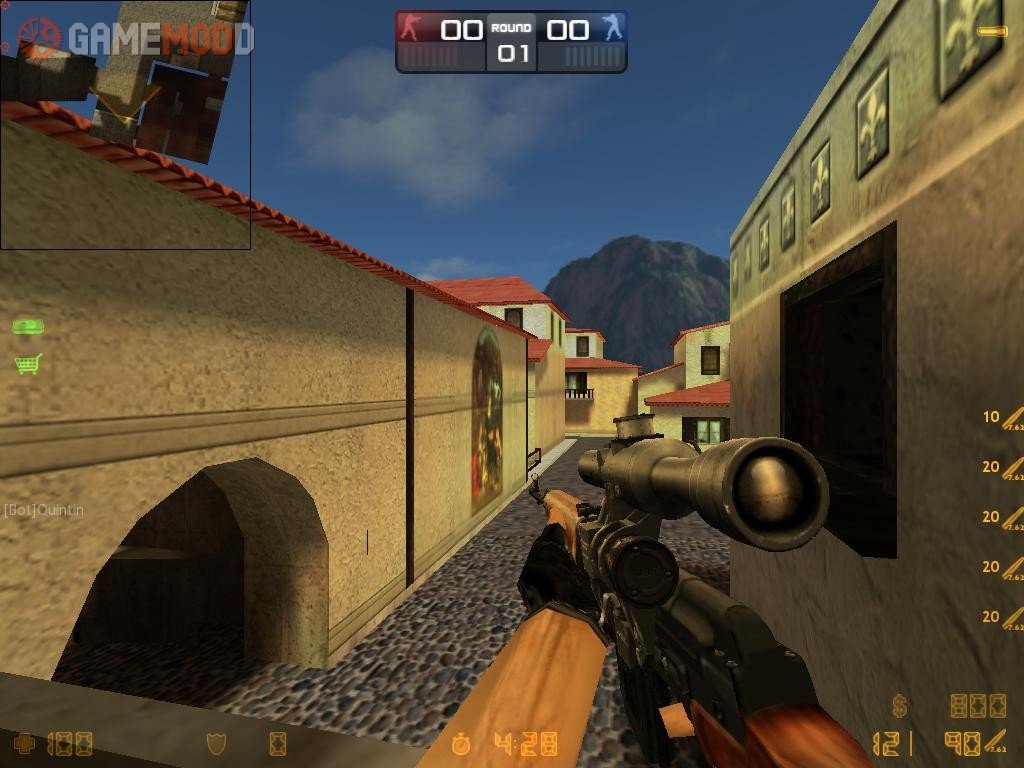Open the buy menu via shopping cart icon
Viewport: 1024px width, 768px height.
pyautogui.click(x=28, y=364)
